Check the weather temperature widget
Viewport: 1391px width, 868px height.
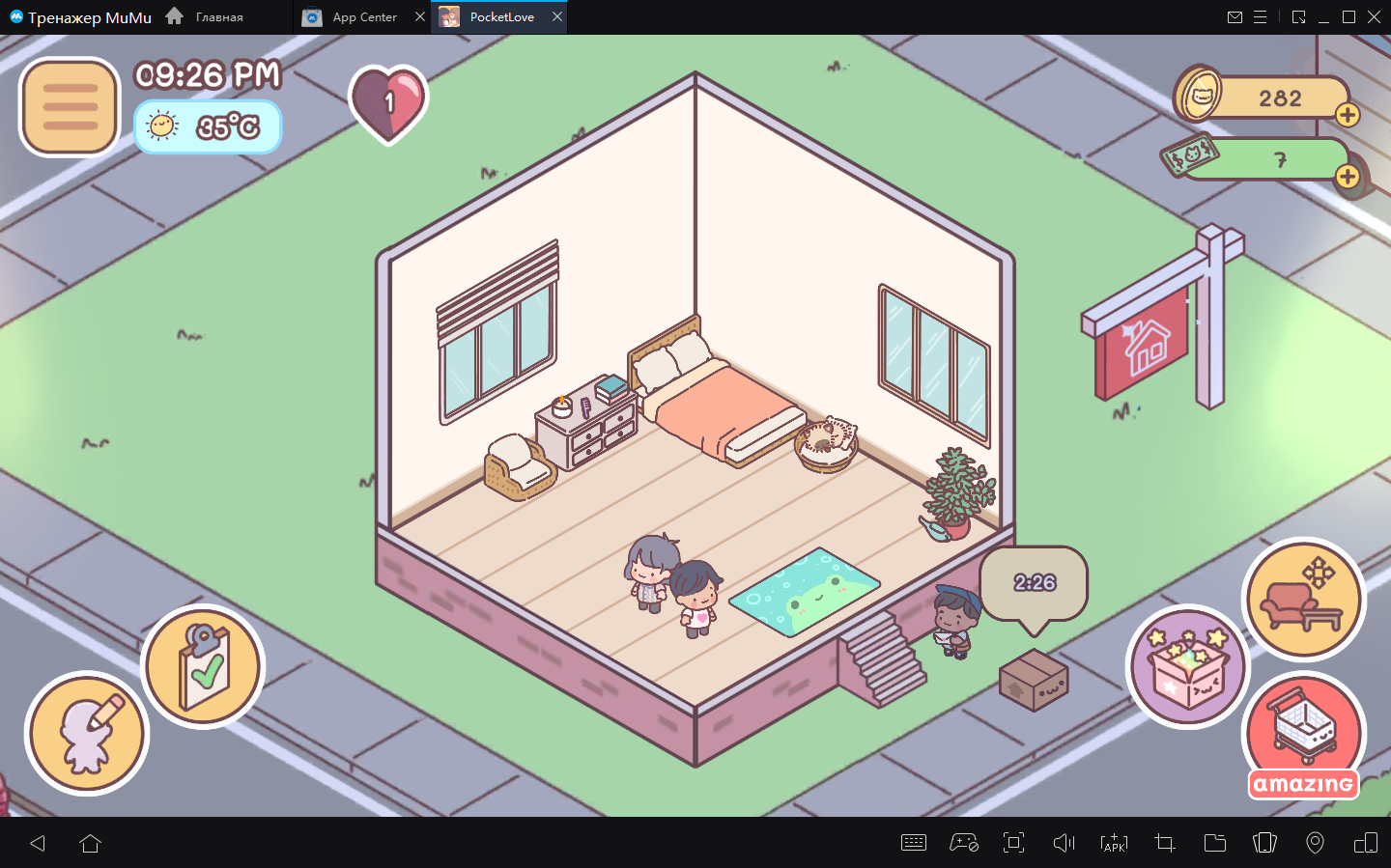coord(208,127)
